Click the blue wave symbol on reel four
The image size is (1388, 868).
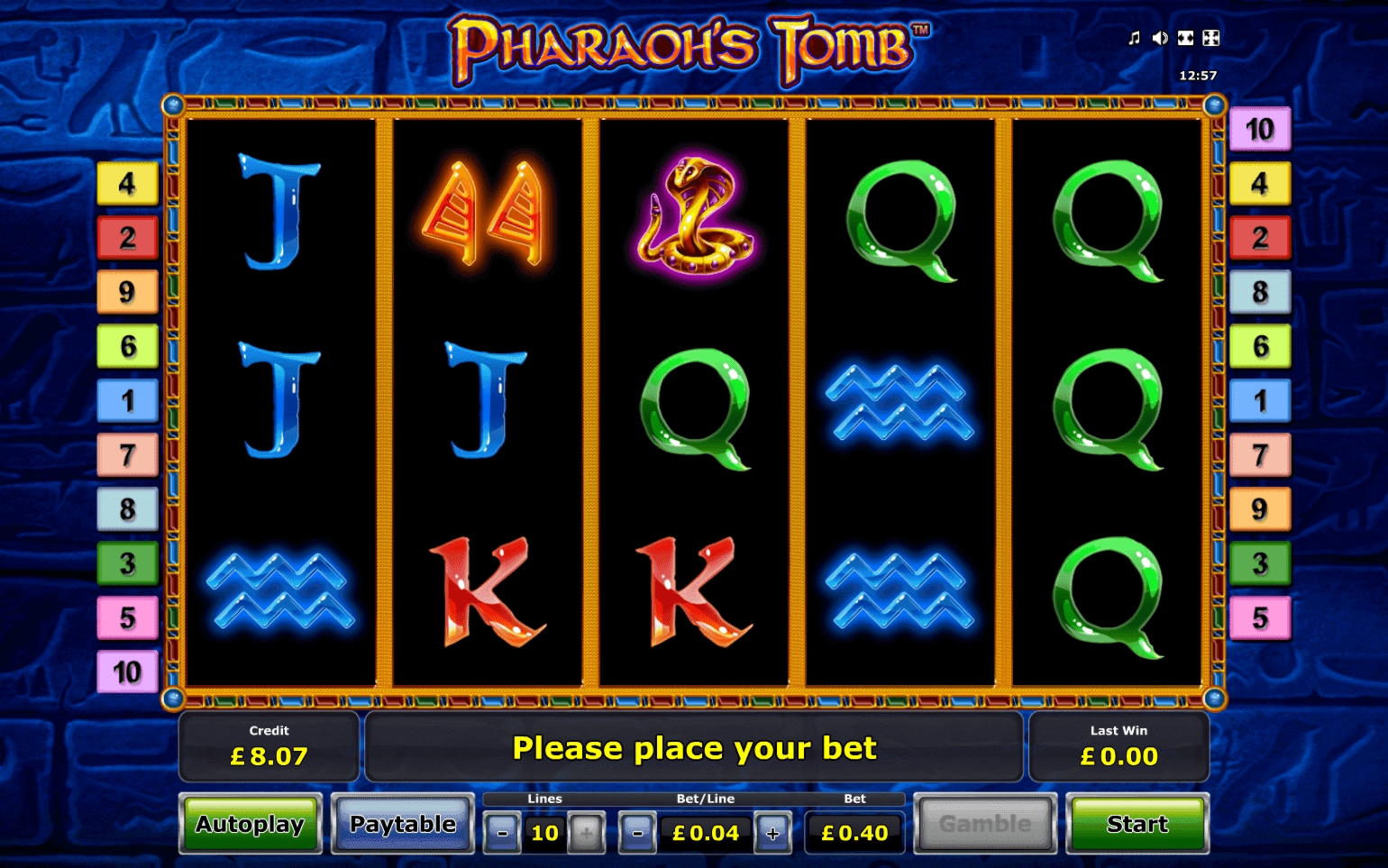[899, 406]
